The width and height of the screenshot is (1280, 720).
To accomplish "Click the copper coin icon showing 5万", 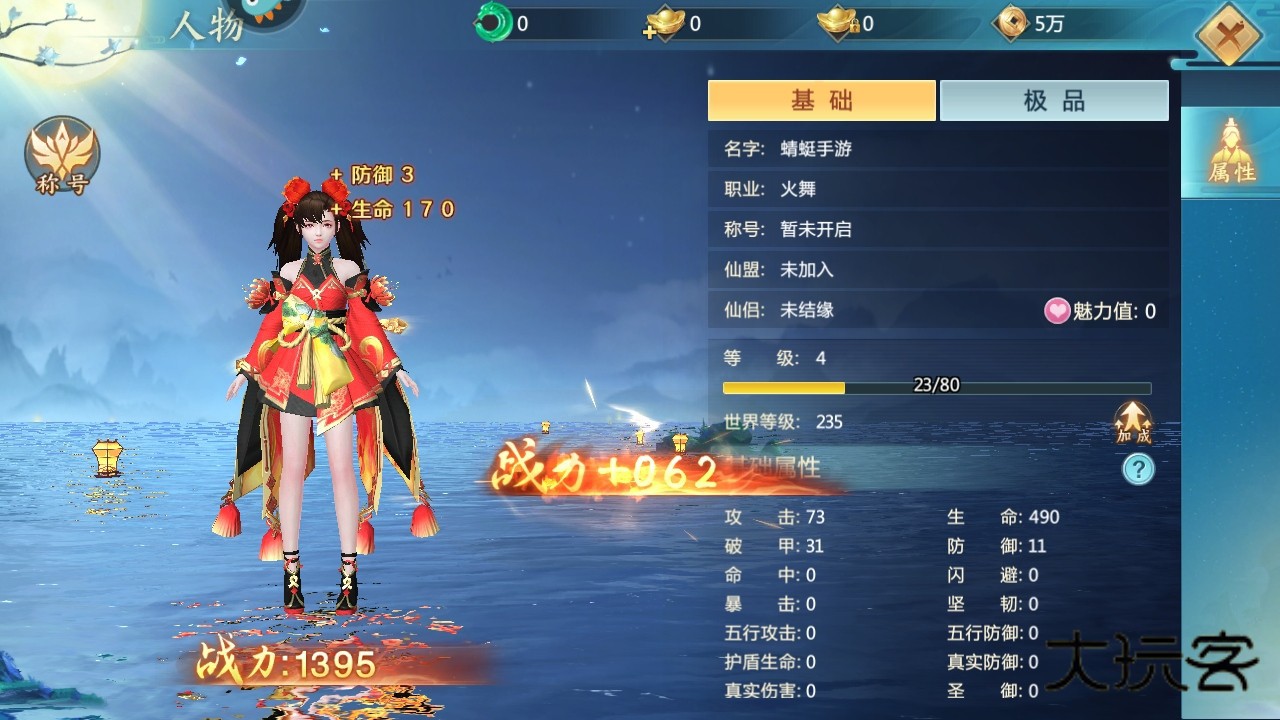I will point(1013,25).
